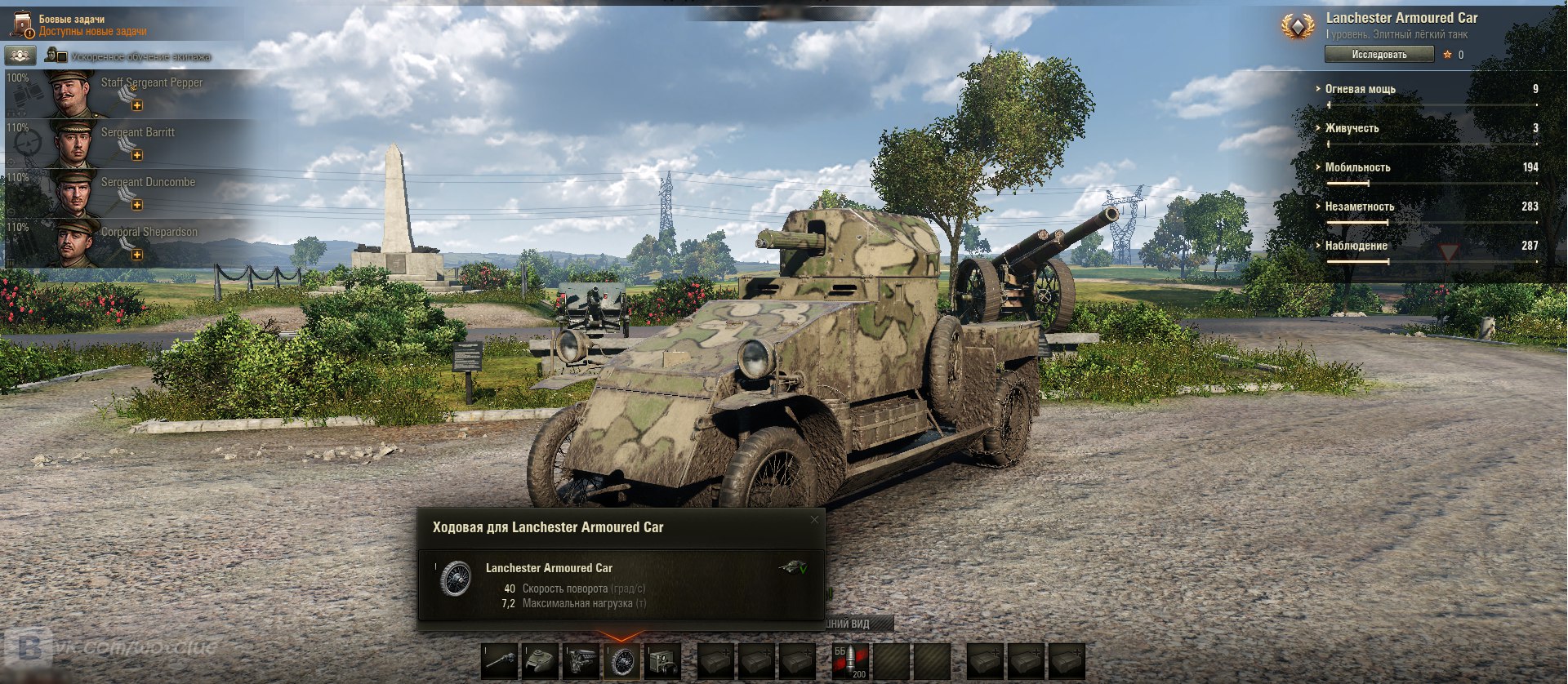The height and width of the screenshot is (684, 1568).
Task: Click the crew operations button
Action: (20, 56)
